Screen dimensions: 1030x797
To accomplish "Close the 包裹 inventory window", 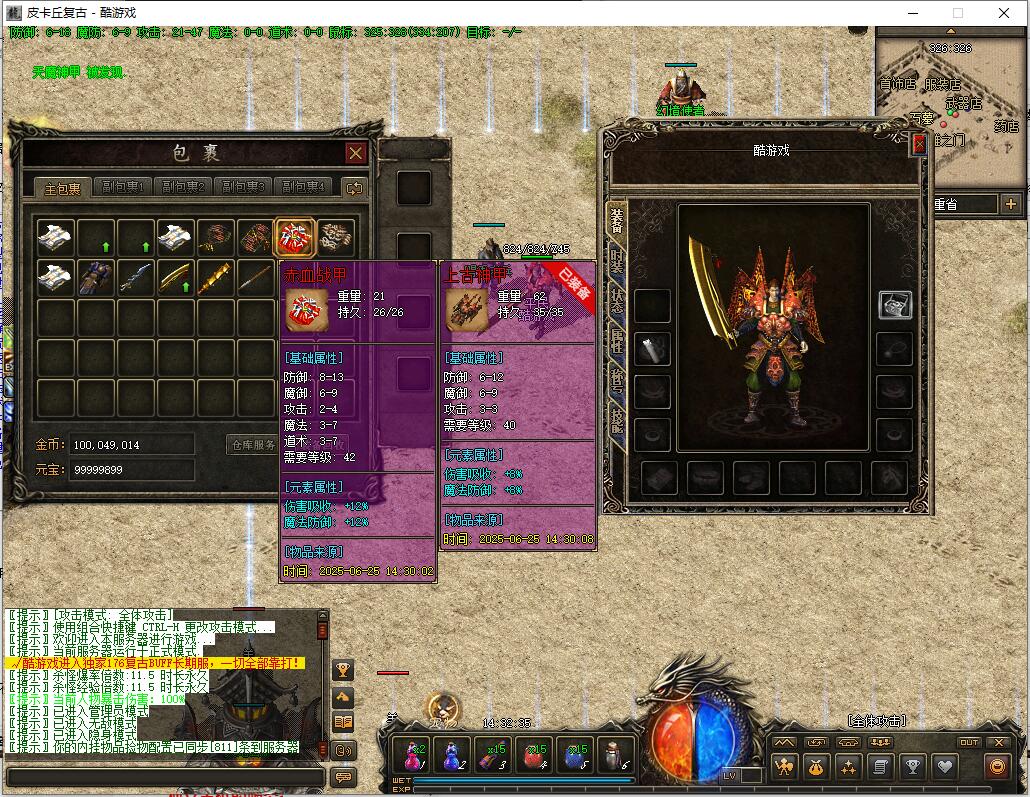I will 355,153.
